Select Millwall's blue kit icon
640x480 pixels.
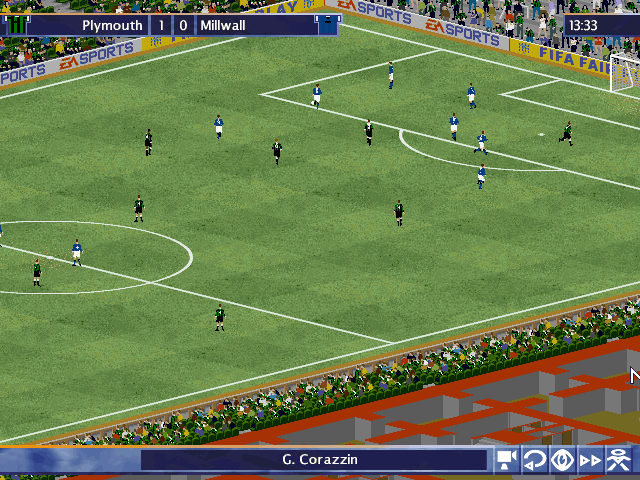click(327, 24)
